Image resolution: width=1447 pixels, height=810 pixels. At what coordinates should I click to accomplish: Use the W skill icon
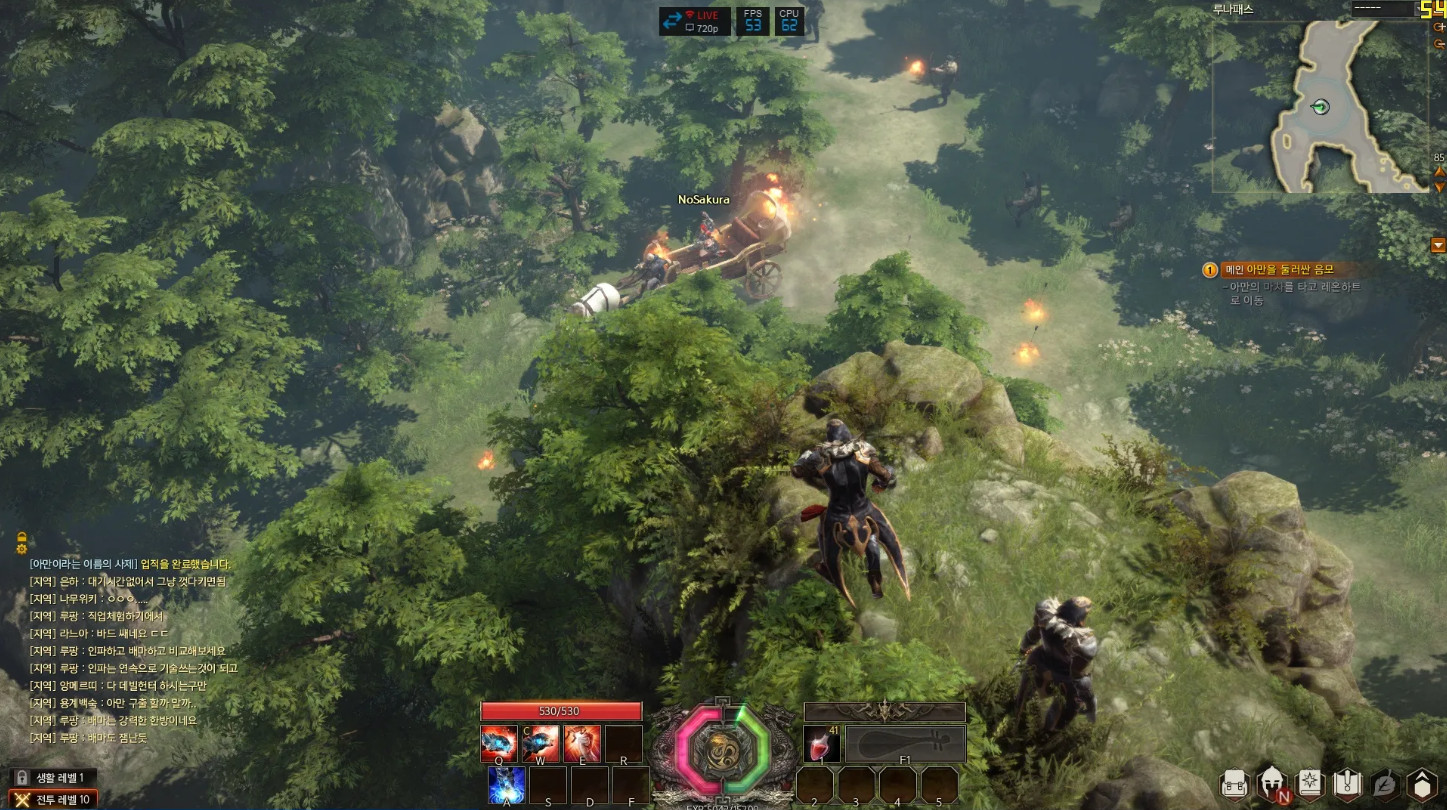541,744
